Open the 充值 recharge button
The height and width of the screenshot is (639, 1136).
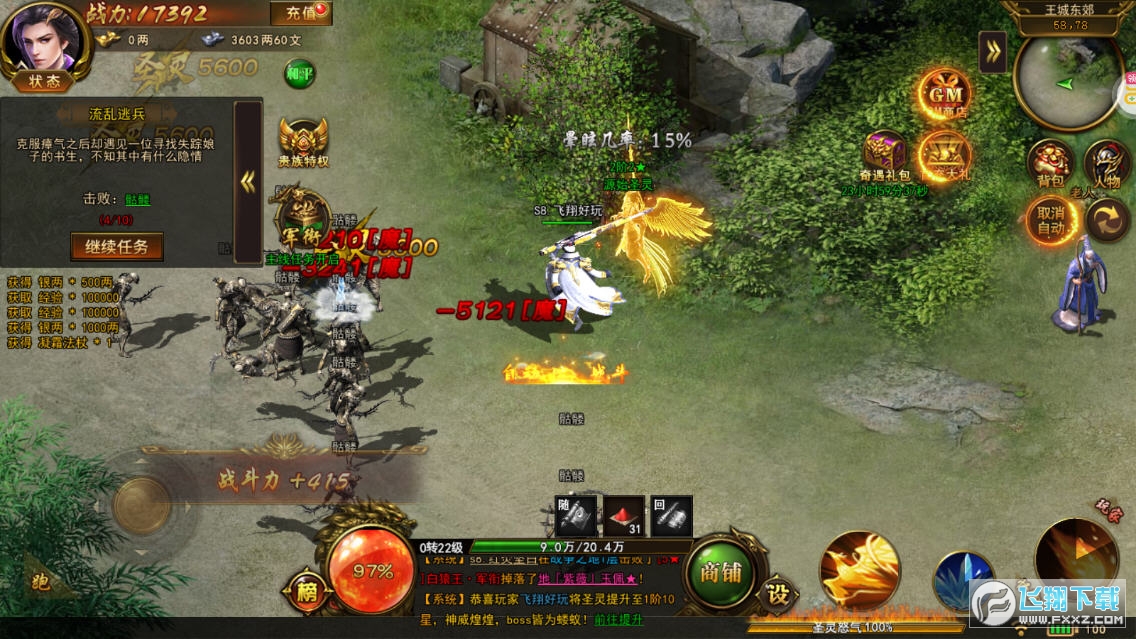301,13
